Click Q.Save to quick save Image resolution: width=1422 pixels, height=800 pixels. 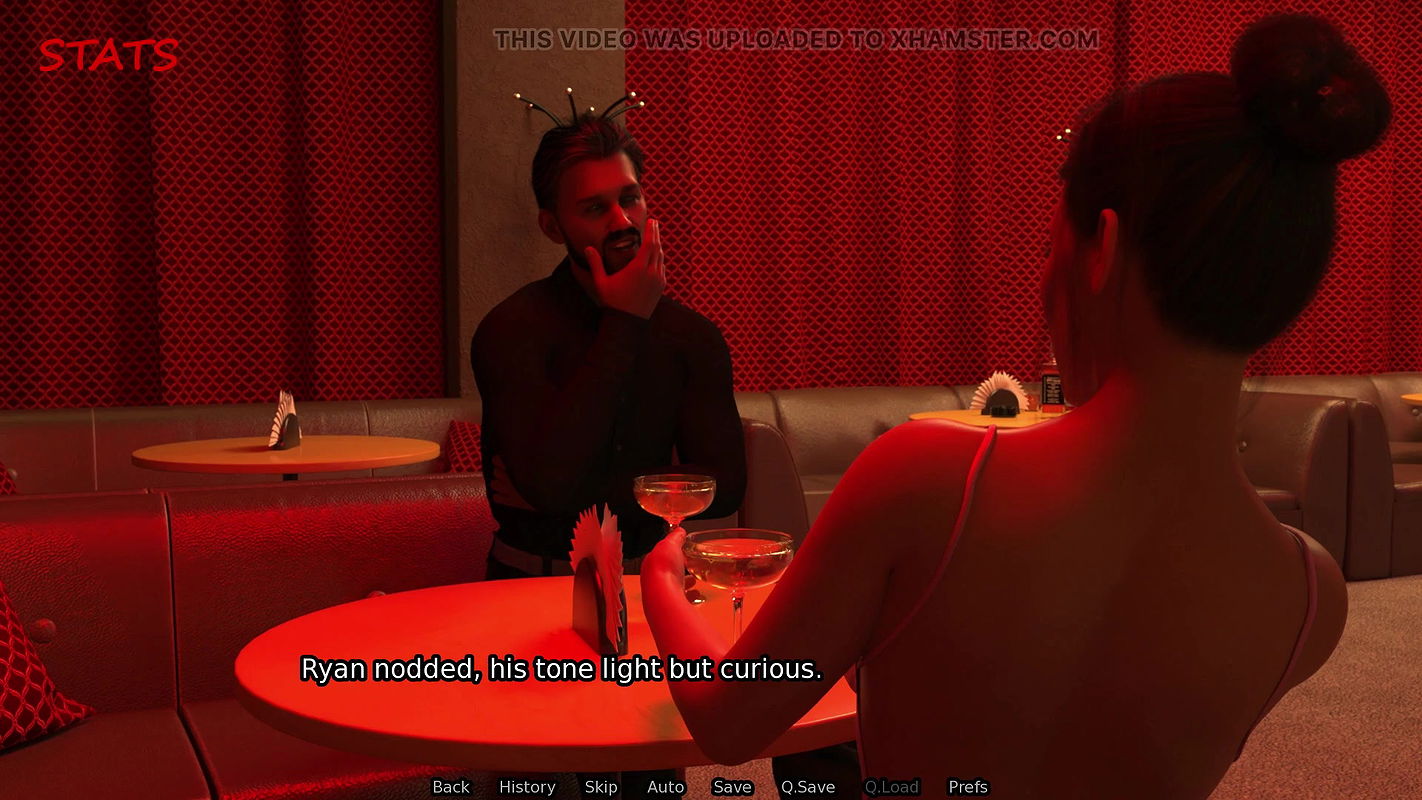point(808,787)
